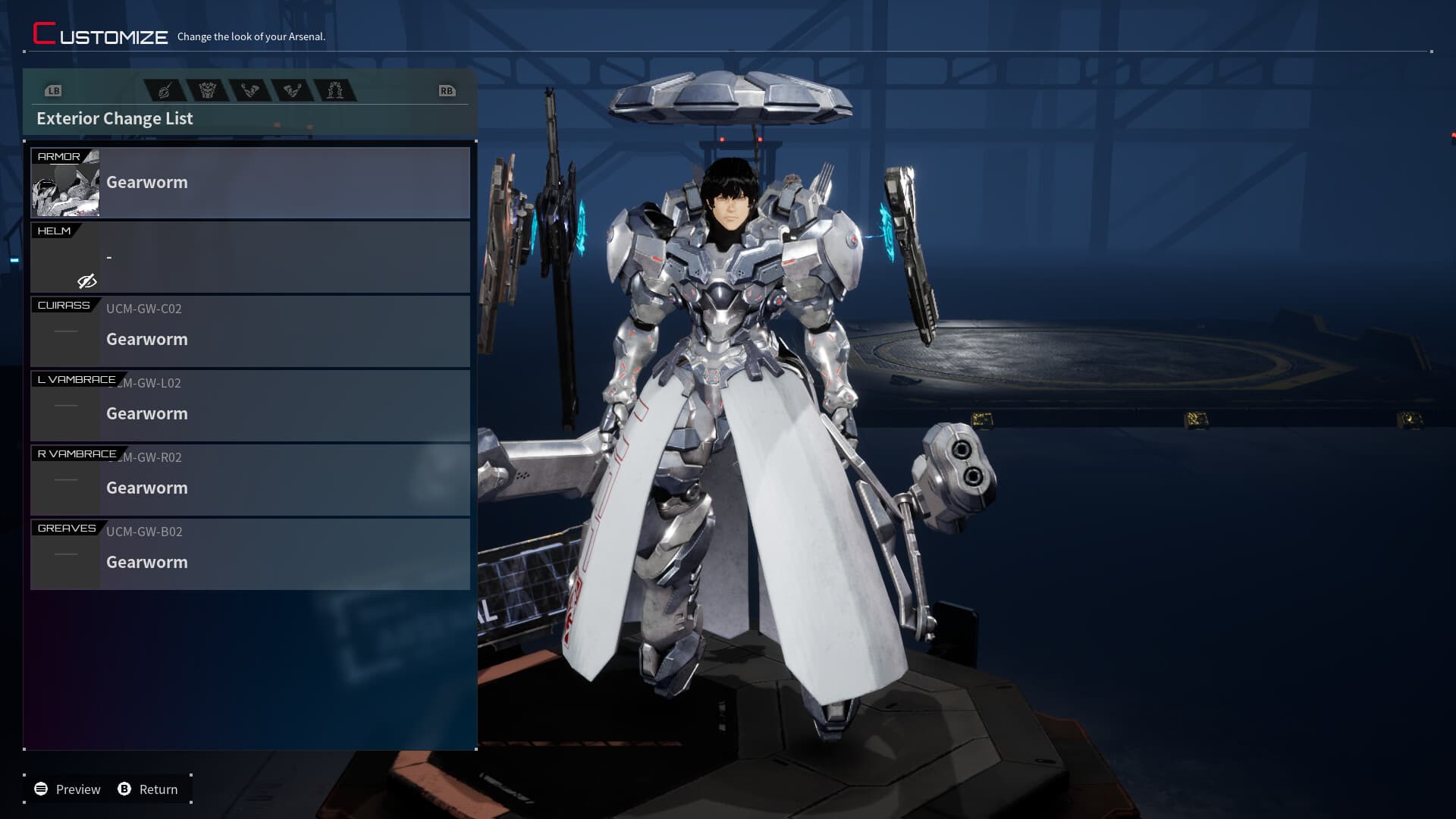Select the R VAMBRACE UCM-GW-R02 entry

click(x=250, y=479)
